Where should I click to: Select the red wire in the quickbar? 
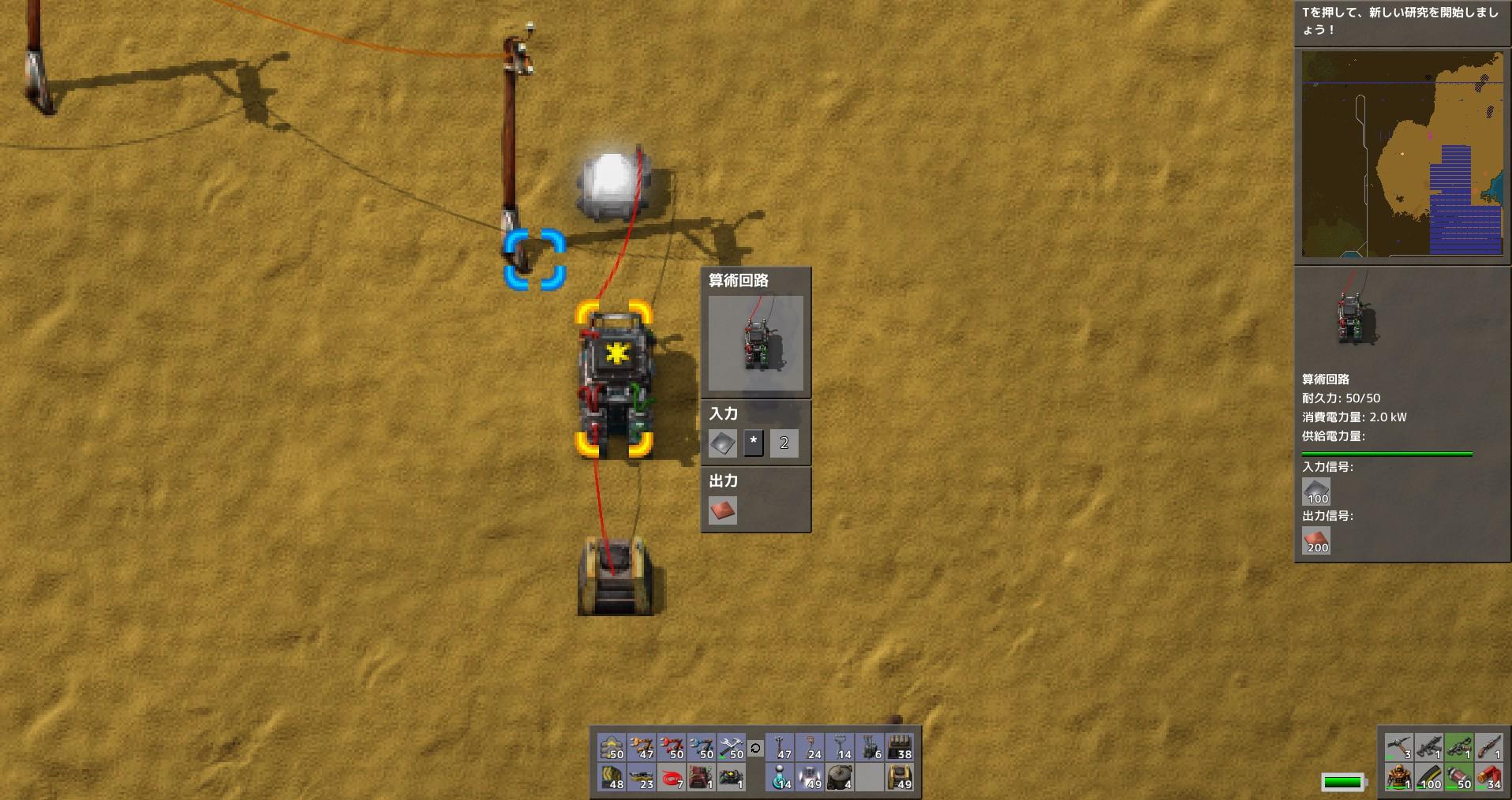[674, 779]
